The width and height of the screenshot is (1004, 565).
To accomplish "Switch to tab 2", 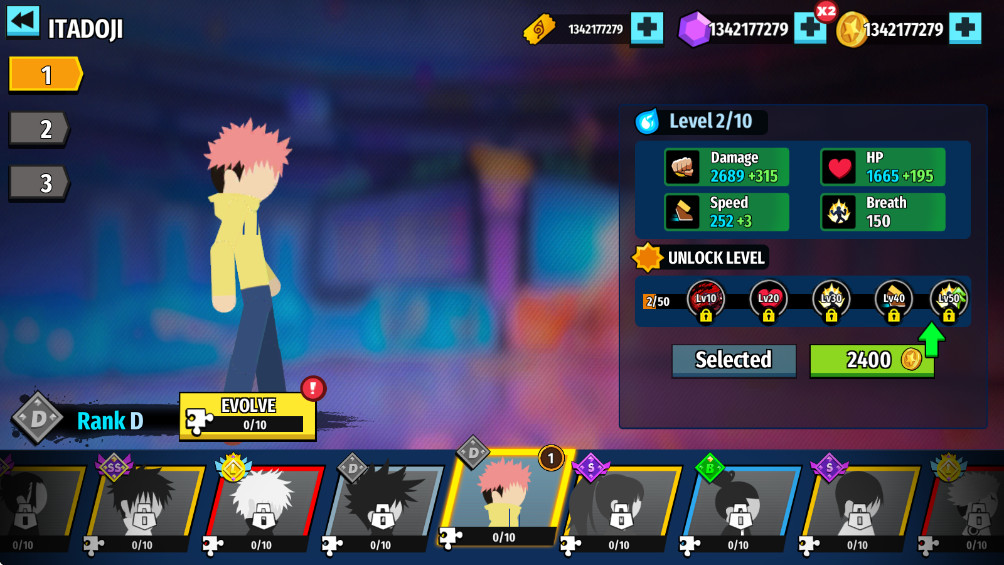I will click(40, 128).
